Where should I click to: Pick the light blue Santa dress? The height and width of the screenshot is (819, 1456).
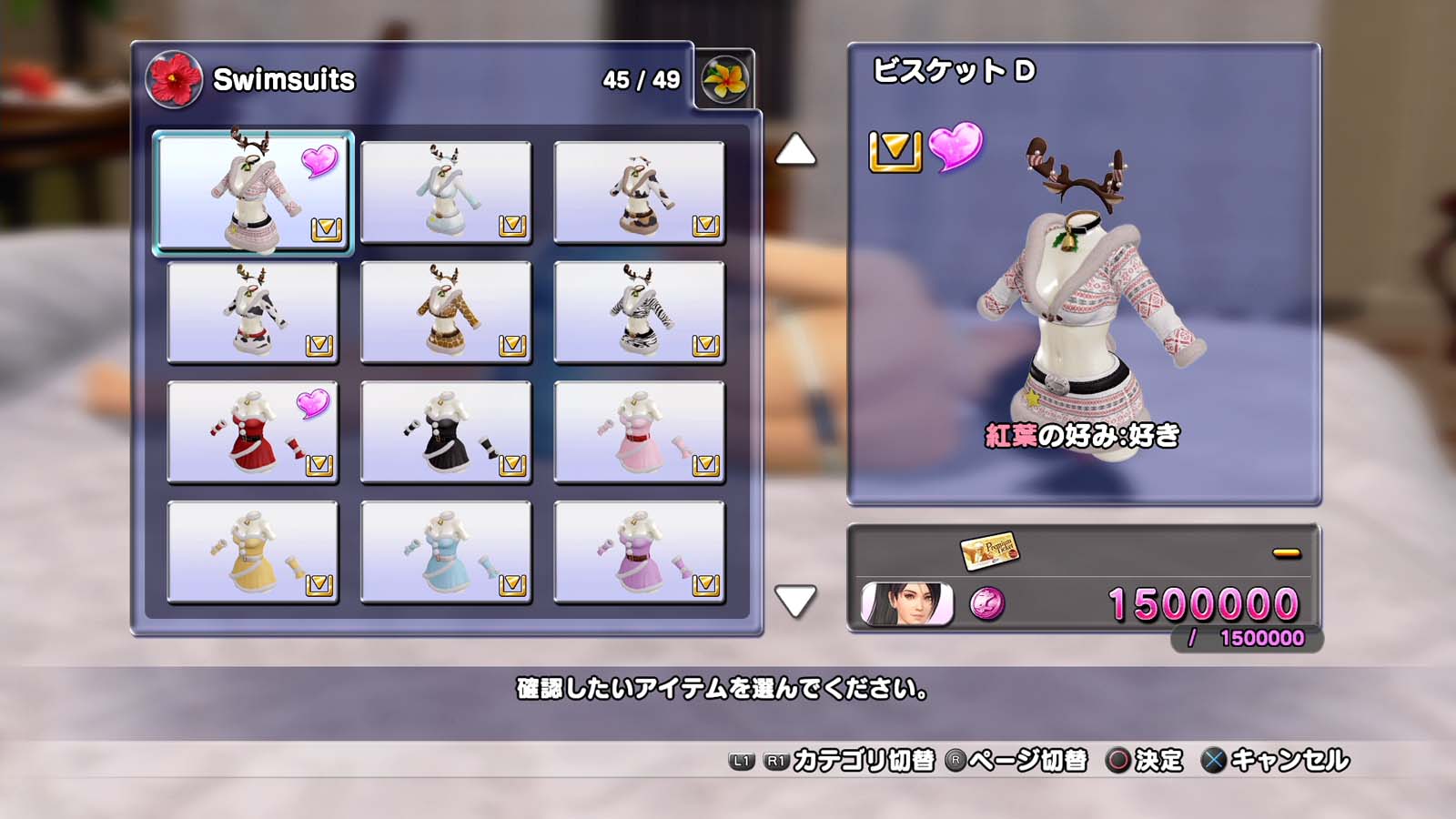coord(446,552)
